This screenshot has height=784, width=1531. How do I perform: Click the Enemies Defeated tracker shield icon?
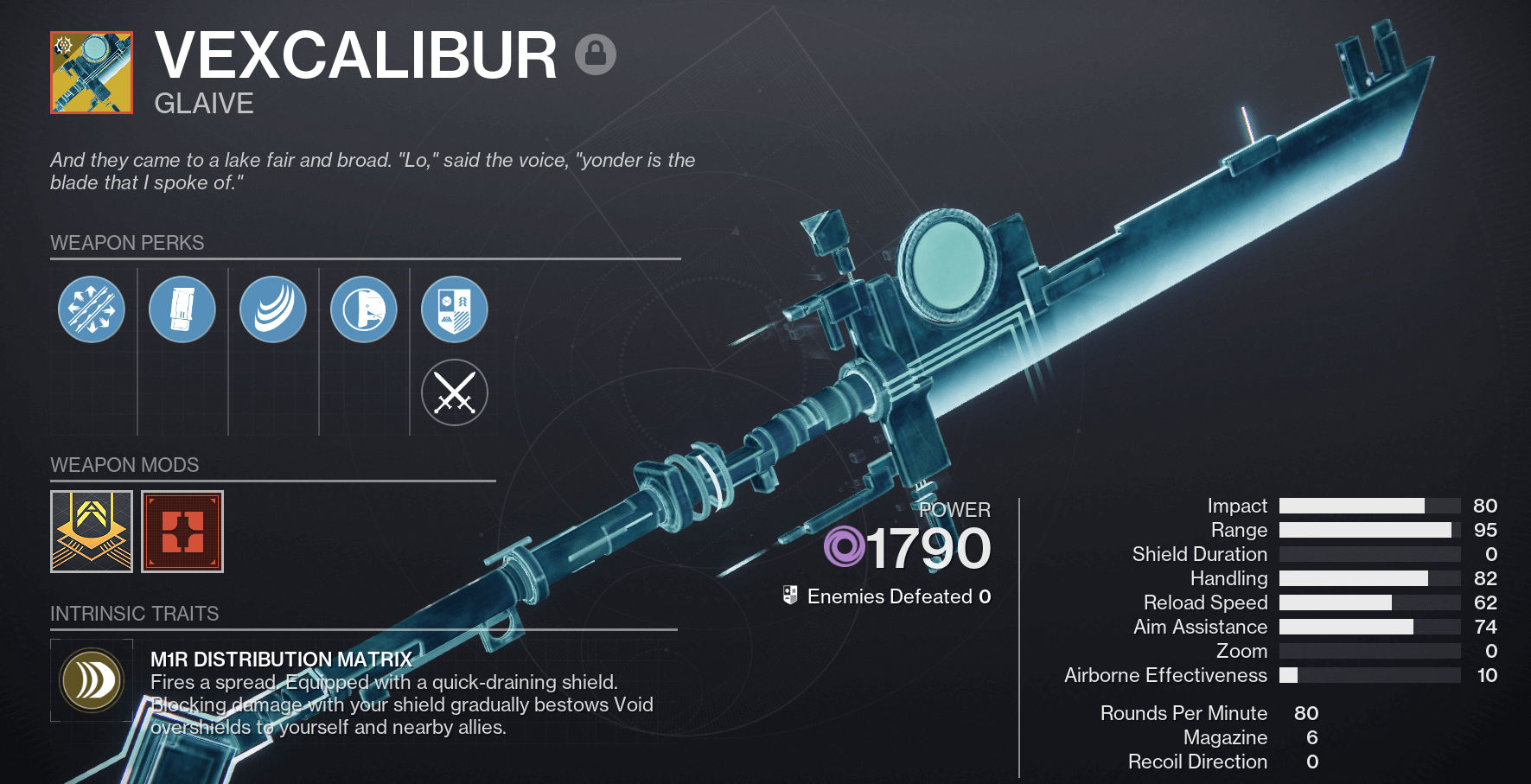pos(789,596)
